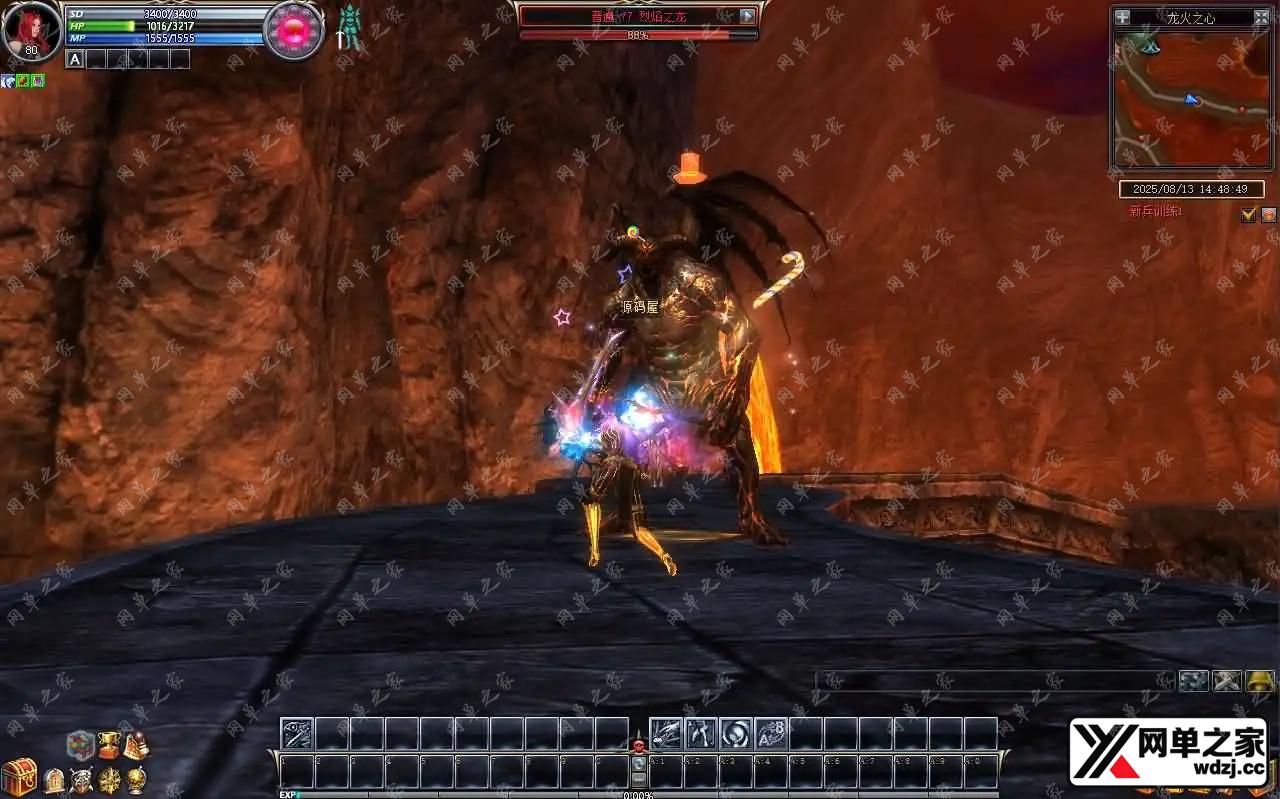Click the minimap's plus button
This screenshot has width=1280, height=799.
pyautogui.click(x=1122, y=17)
